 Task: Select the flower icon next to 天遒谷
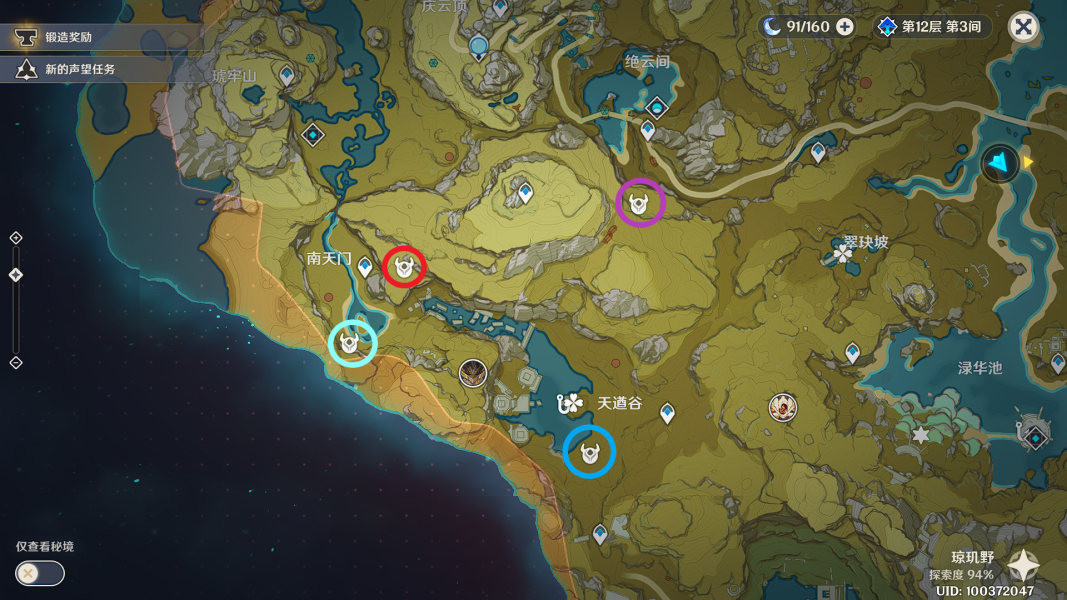tap(570, 404)
